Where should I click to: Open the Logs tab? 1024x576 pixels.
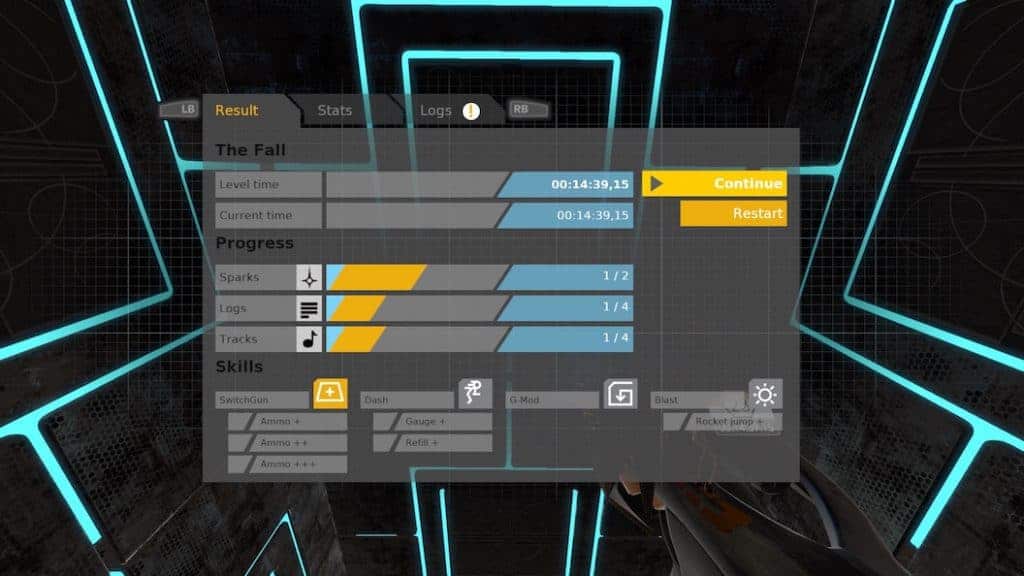437,110
